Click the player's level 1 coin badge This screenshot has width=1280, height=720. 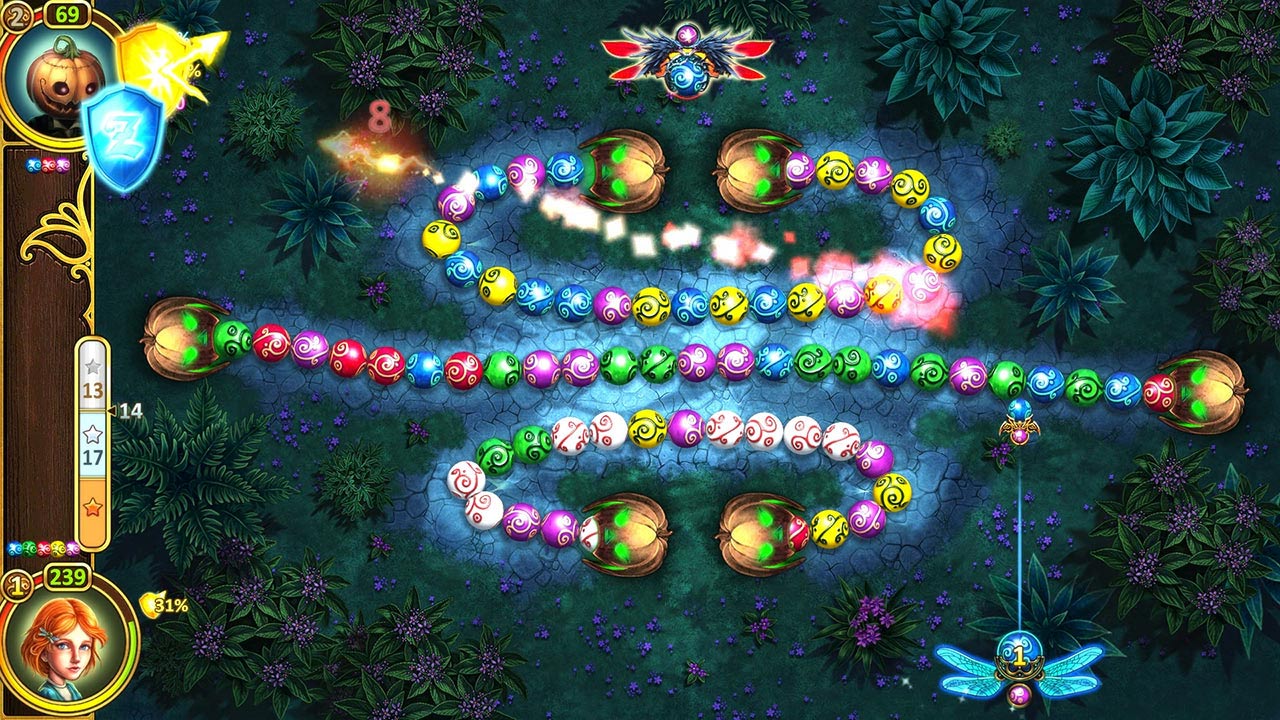(18, 584)
